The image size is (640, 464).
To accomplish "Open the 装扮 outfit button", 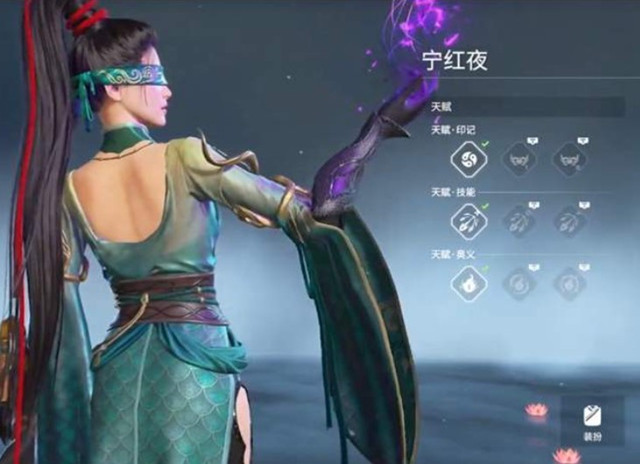I will coord(590,421).
